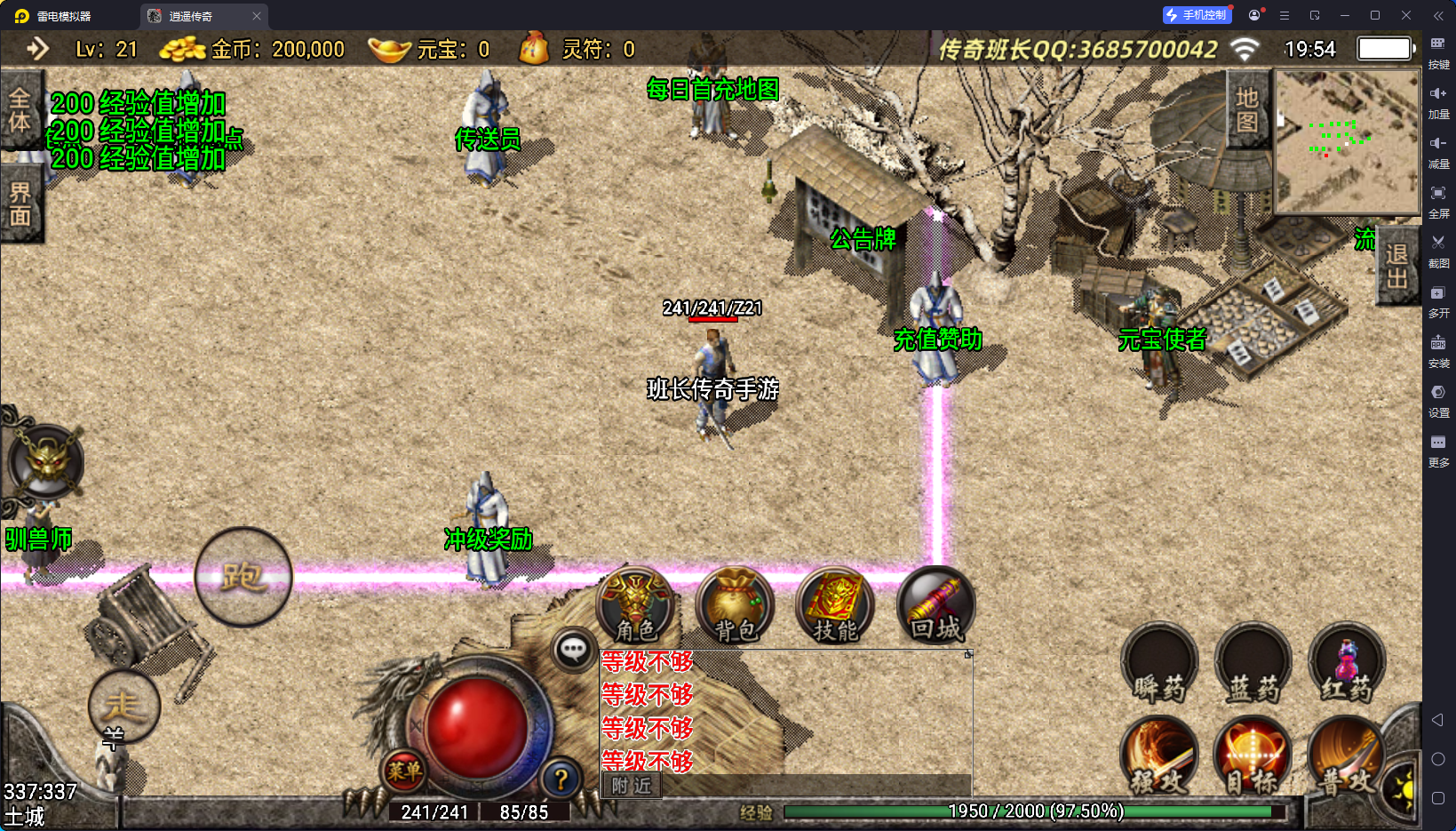
Task: Open the 角色 character panel
Action: (635, 606)
